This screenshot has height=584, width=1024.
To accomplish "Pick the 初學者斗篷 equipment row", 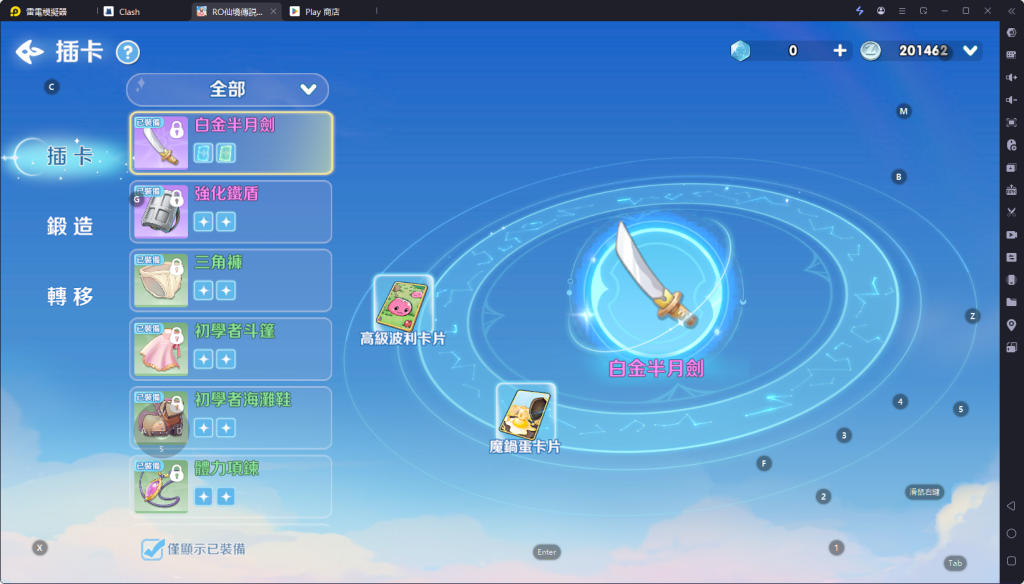I will [x=232, y=349].
